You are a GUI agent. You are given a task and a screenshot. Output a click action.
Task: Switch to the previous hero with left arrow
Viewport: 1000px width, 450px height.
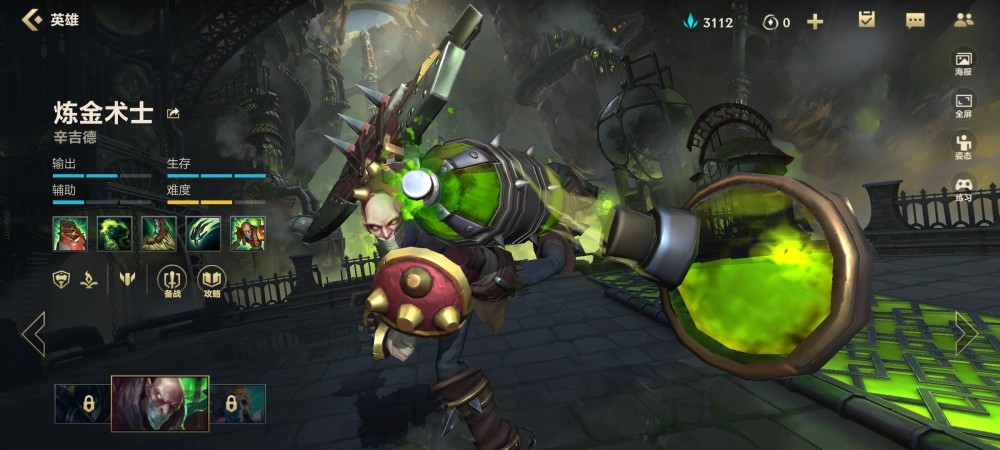33,334
